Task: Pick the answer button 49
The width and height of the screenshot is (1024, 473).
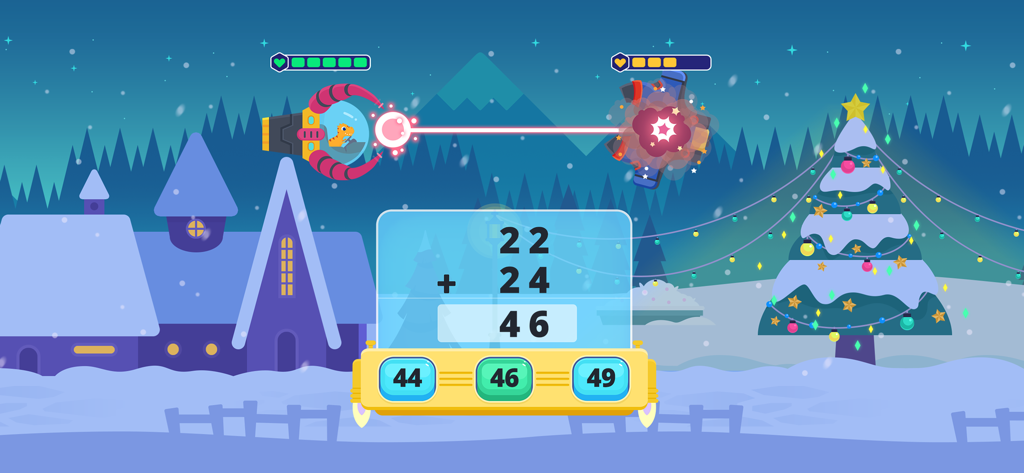Action: click(x=600, y=379)
